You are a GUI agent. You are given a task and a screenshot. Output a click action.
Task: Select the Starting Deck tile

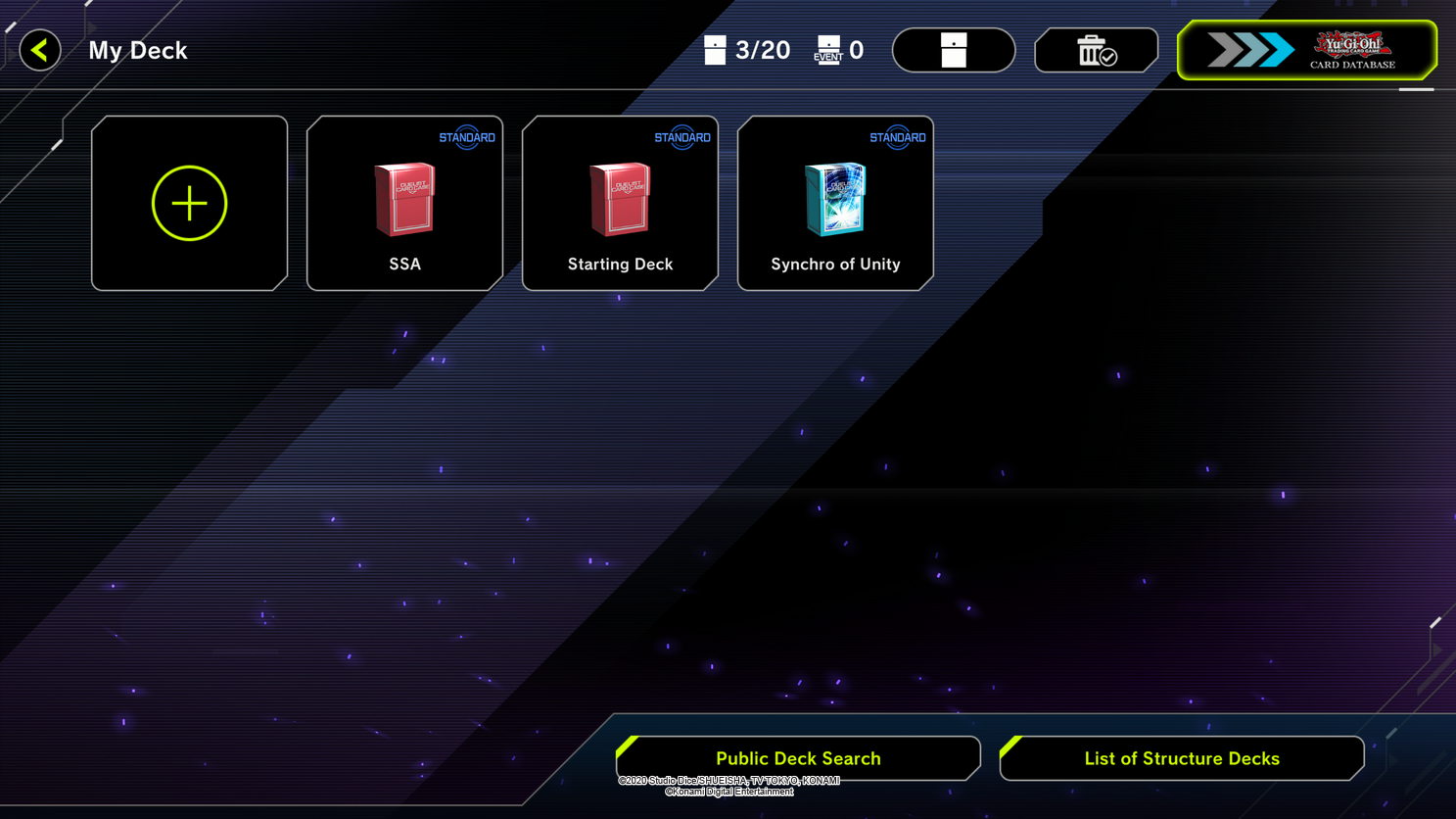pyautogui.click(x=620, y=203)
